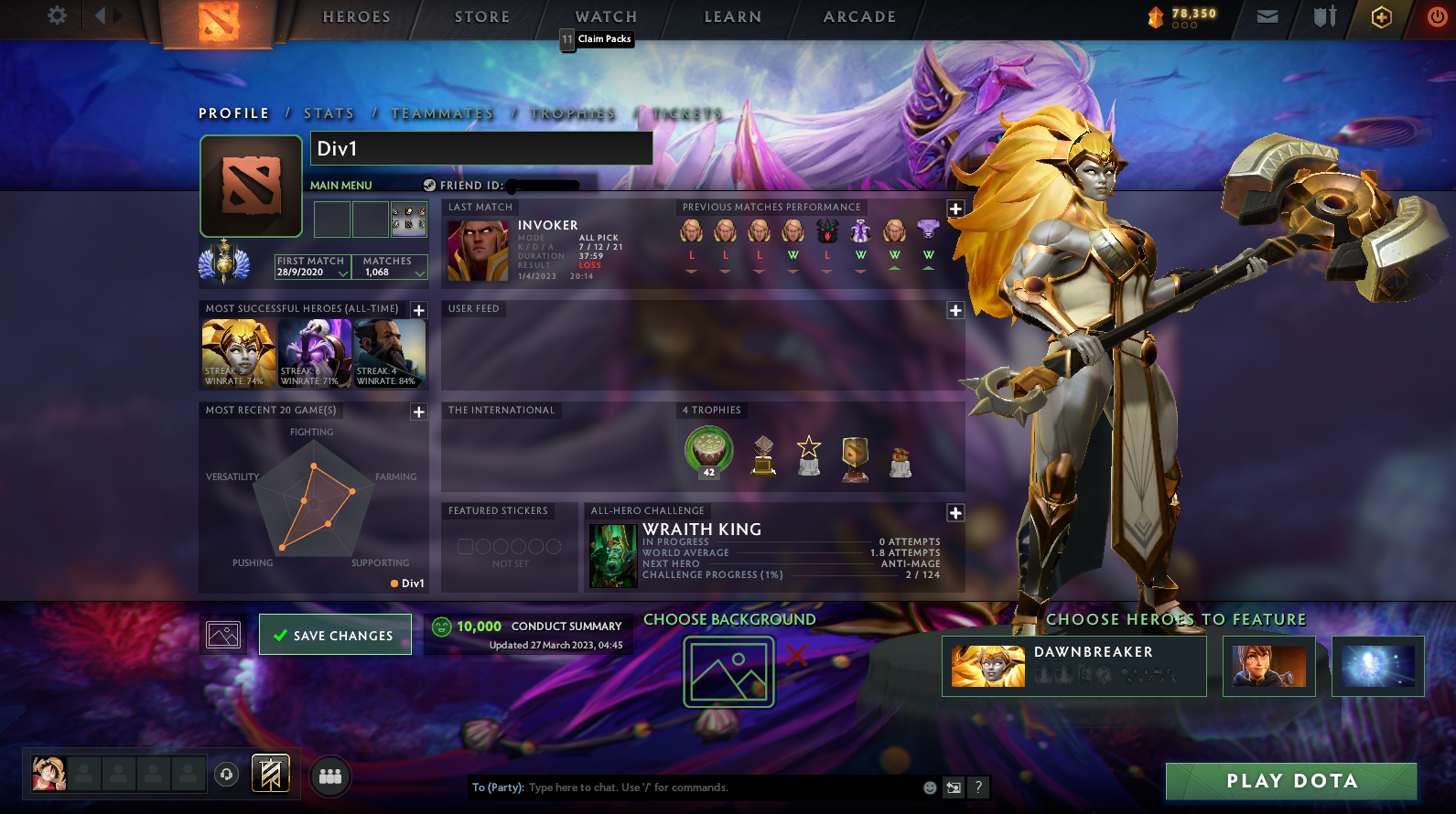Screen dimensions: 1456x814
Task: Open the mail inbox envelope
Action: [1266, 16]
